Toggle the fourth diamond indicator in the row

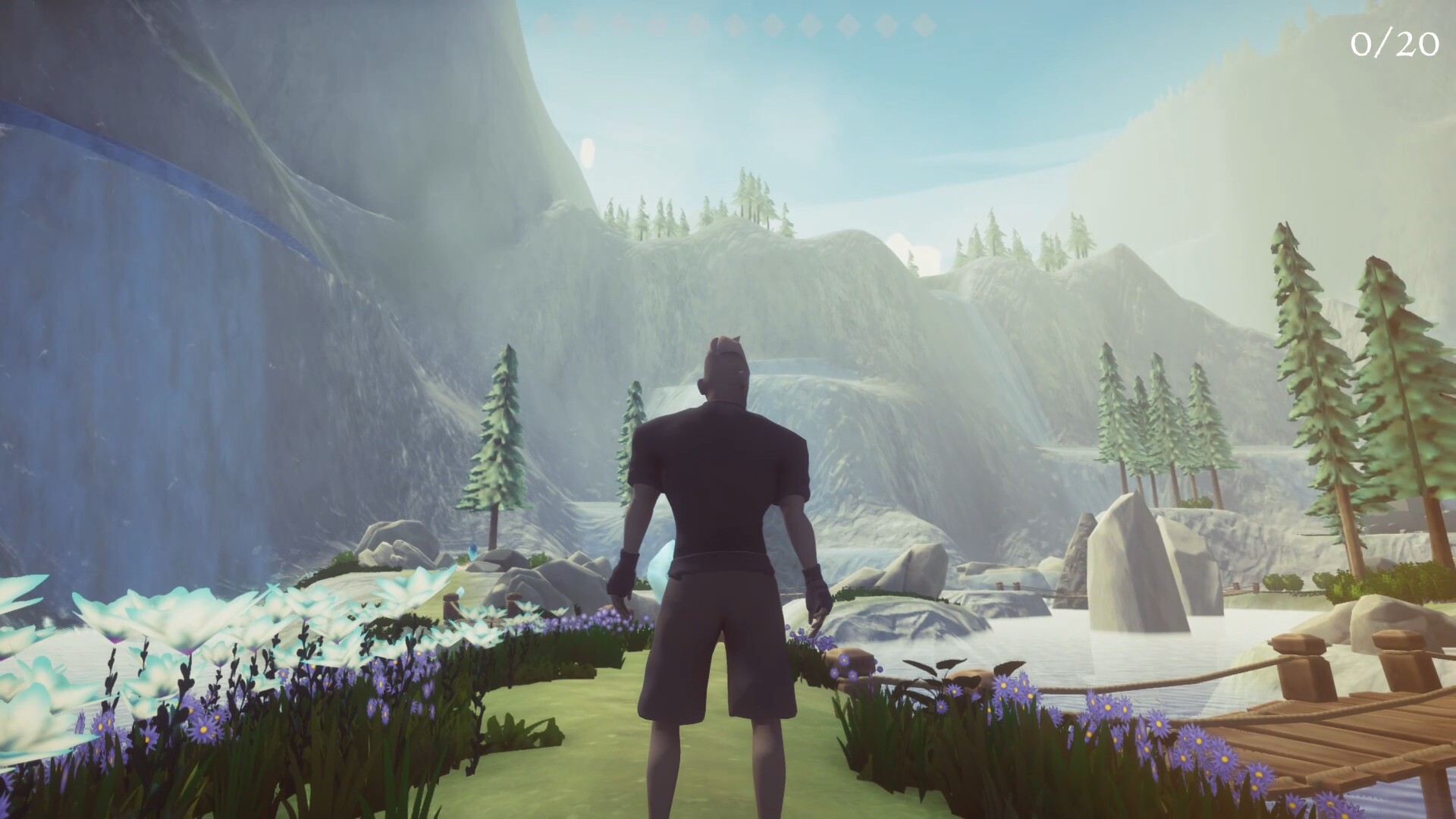tap(657, 23)
